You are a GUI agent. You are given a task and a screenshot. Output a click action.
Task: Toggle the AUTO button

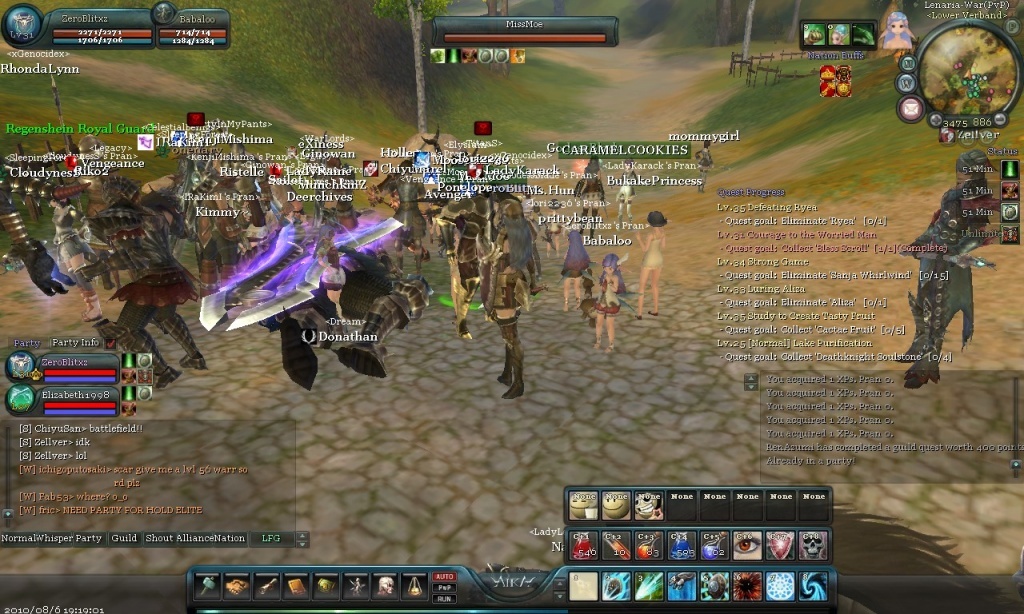point(444,577)
